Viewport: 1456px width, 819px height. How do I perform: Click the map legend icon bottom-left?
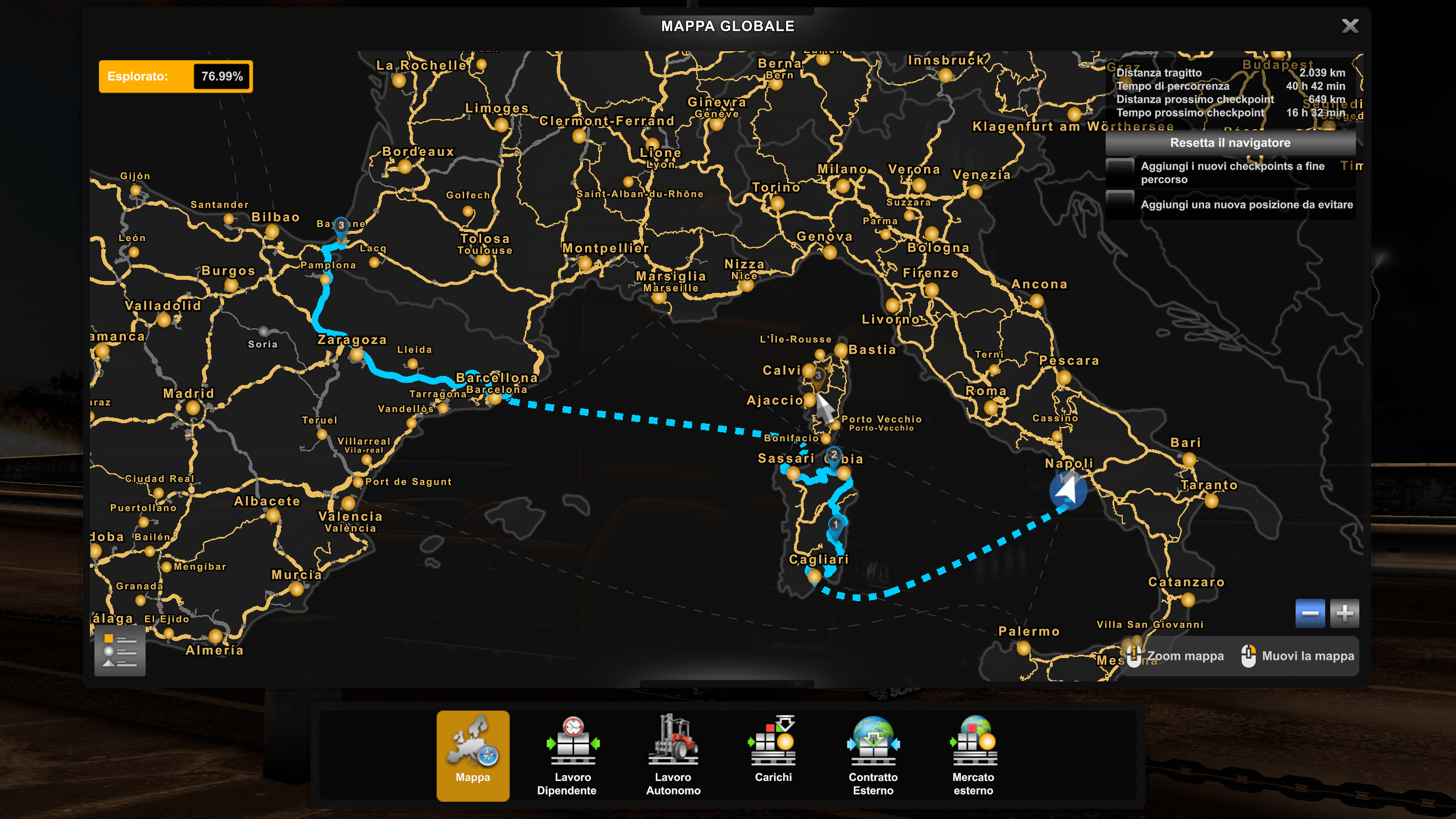tap(119, 650)
